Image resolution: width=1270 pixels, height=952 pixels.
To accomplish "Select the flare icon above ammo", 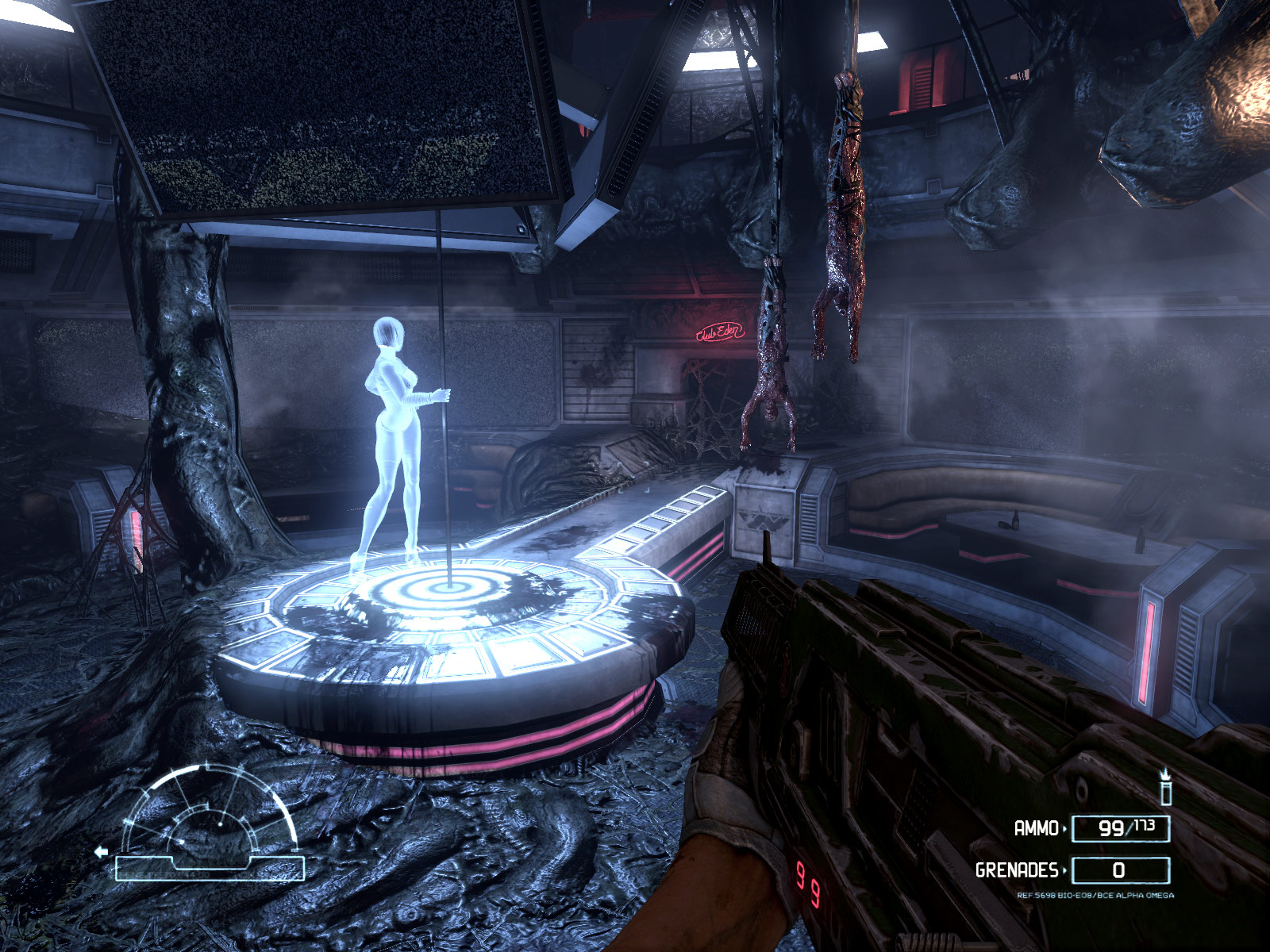I will [1165, 787].
